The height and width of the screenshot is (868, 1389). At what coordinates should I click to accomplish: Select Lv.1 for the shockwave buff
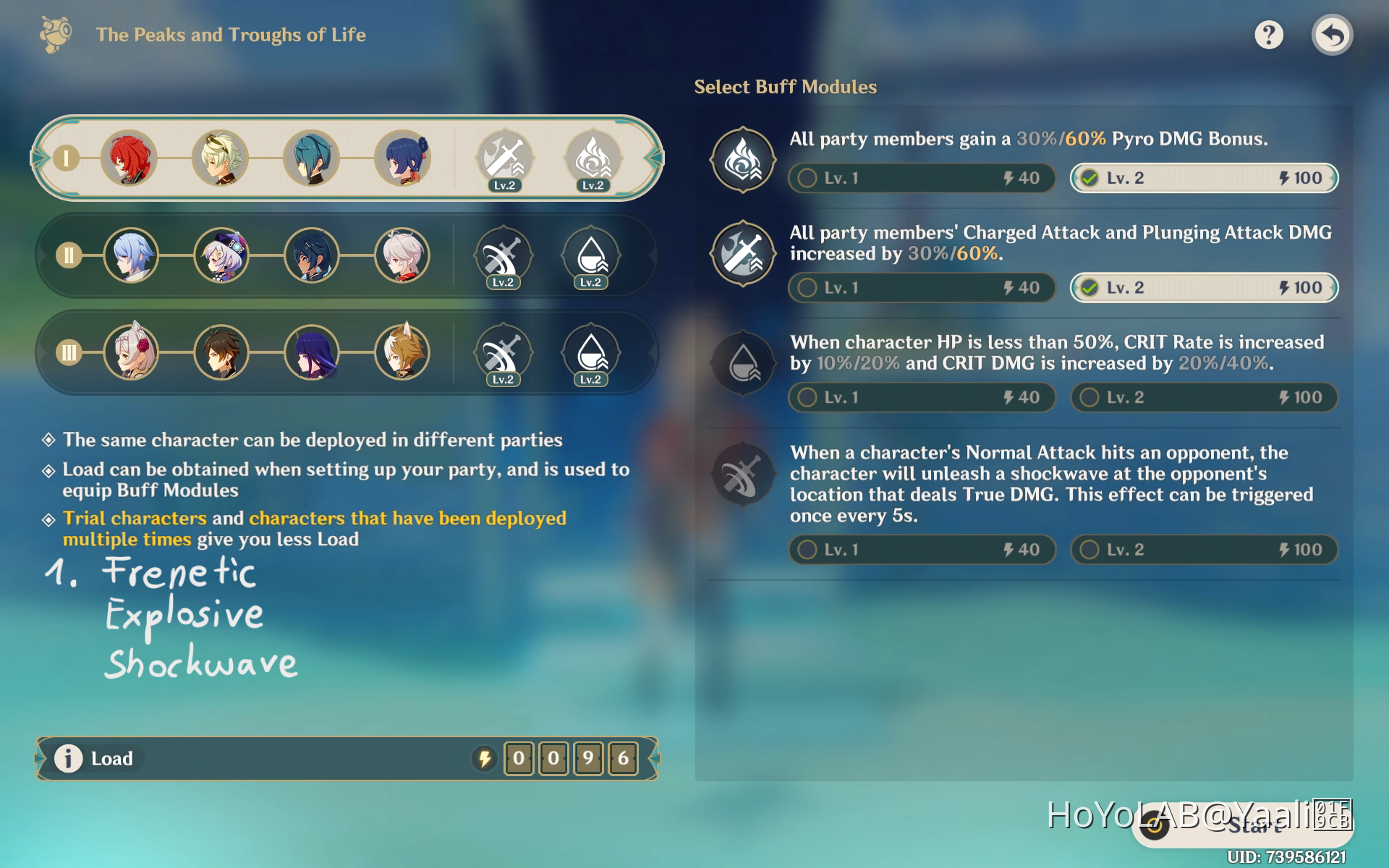920,550
